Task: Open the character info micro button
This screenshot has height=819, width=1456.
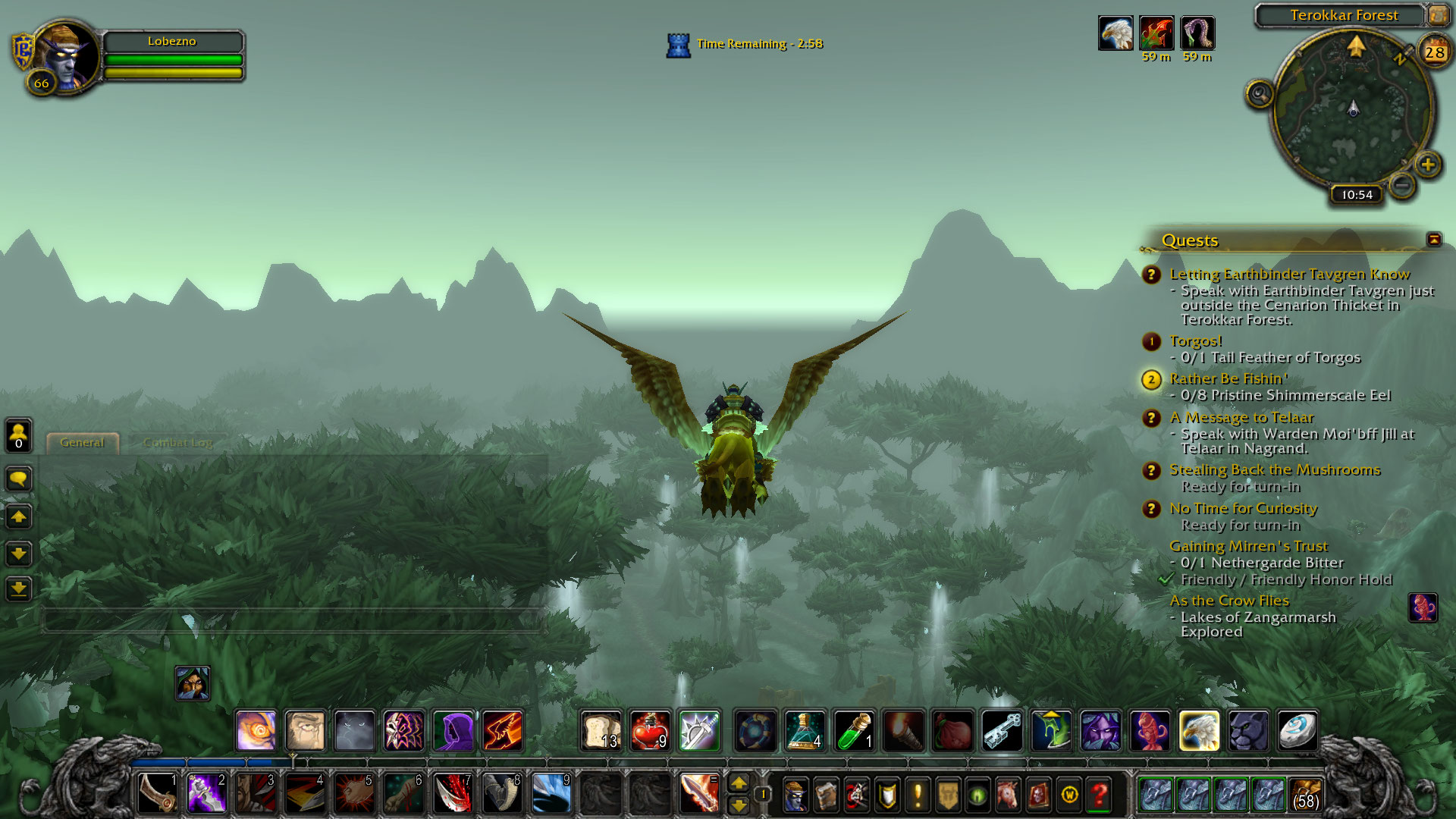Action: pos(795,795)
